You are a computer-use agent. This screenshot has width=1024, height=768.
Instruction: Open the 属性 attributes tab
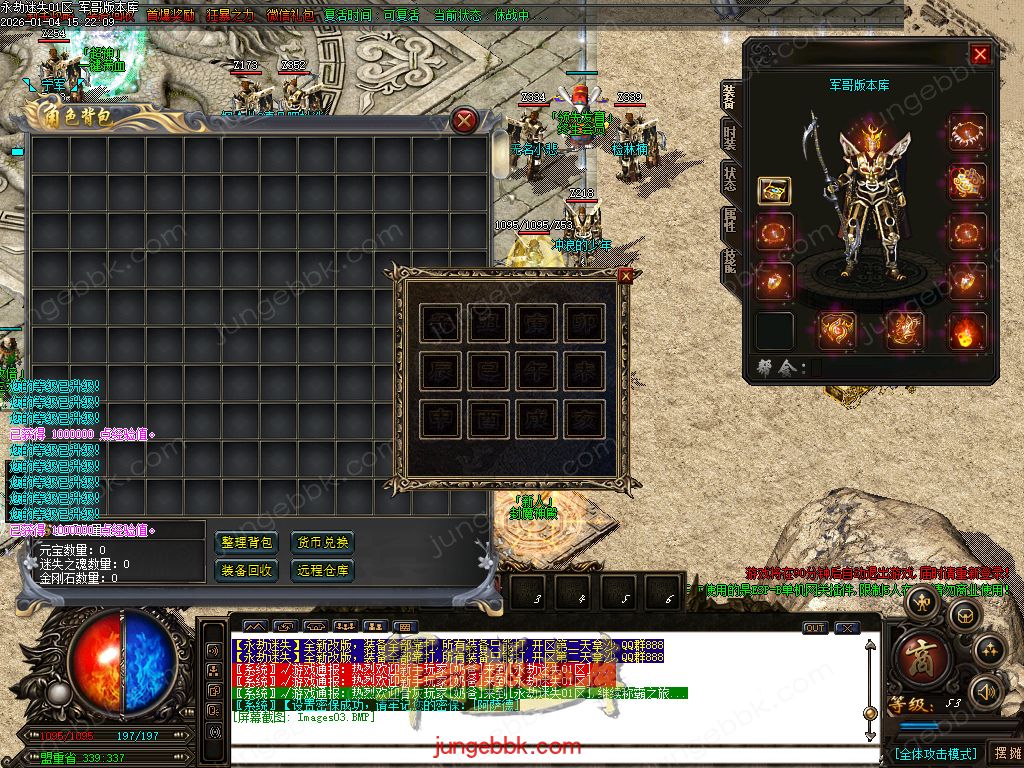730,220
